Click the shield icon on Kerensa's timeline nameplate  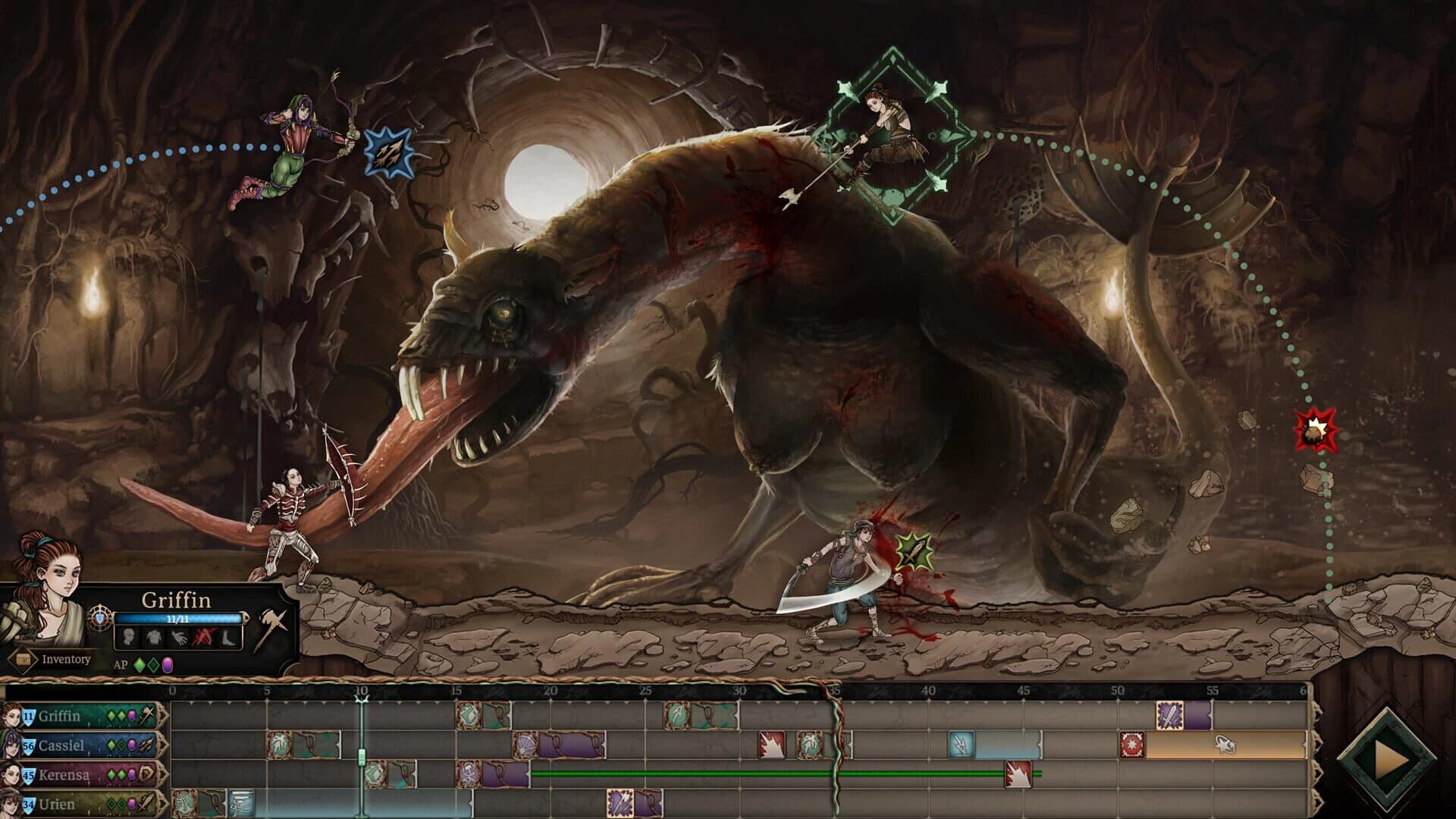[145, 774]
